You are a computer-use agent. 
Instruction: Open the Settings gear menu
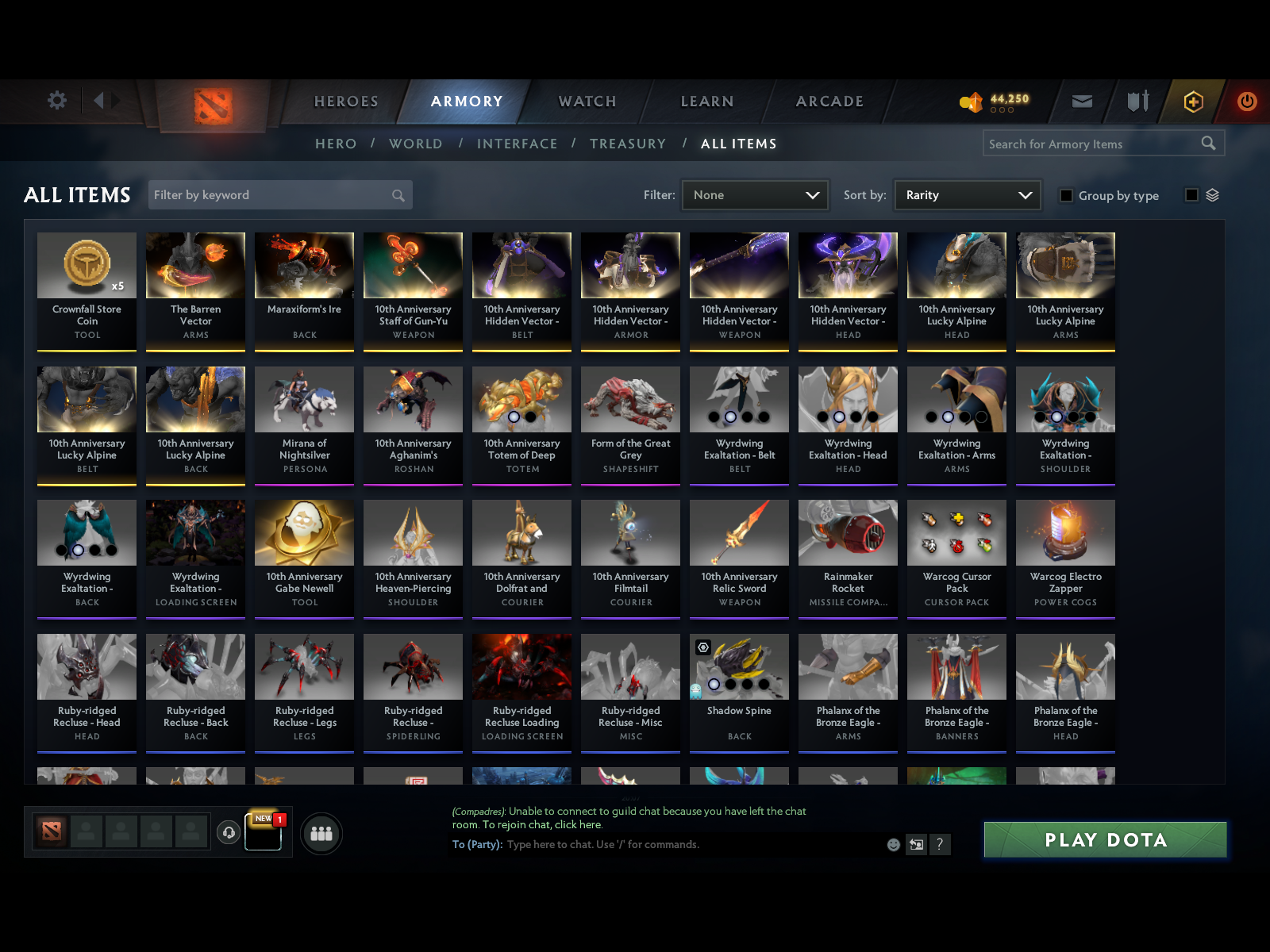(56, 101)
